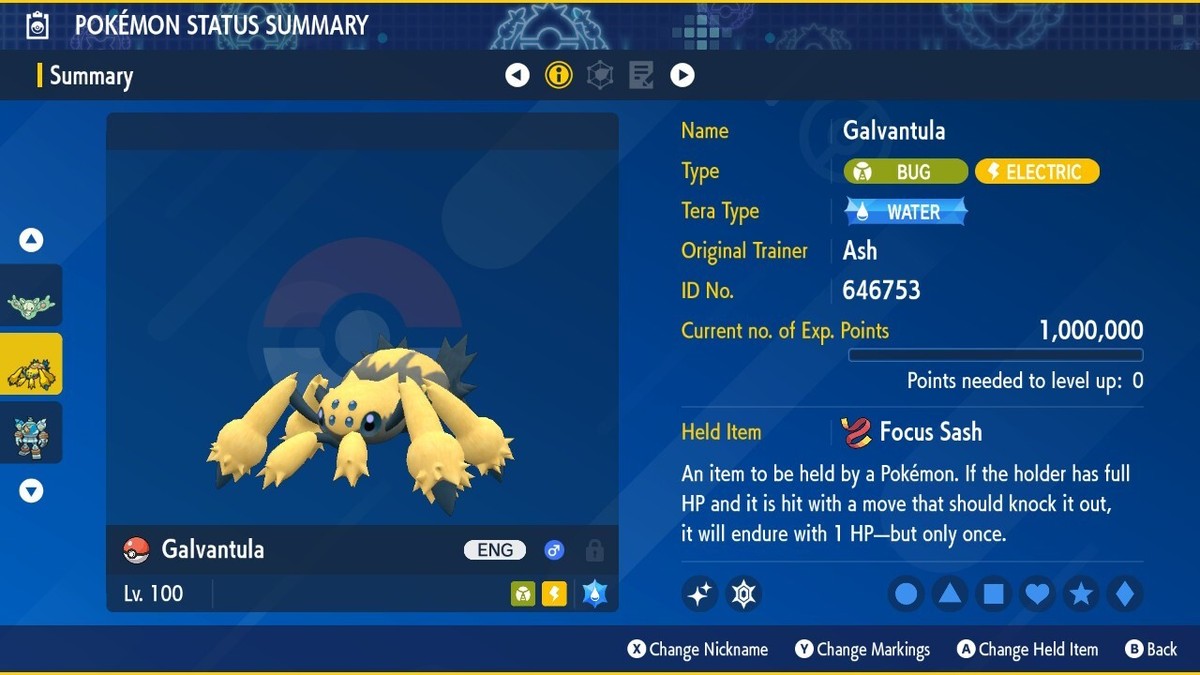The width and height of the screenshot is (1200, 675).
Task: Click the shiny sparkle icon
Action: click(x=700, y=594)
